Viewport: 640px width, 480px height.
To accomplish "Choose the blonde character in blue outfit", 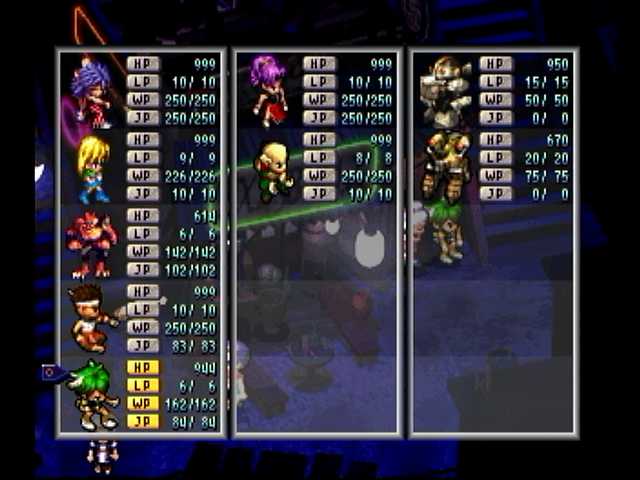I will pos(93,168).
